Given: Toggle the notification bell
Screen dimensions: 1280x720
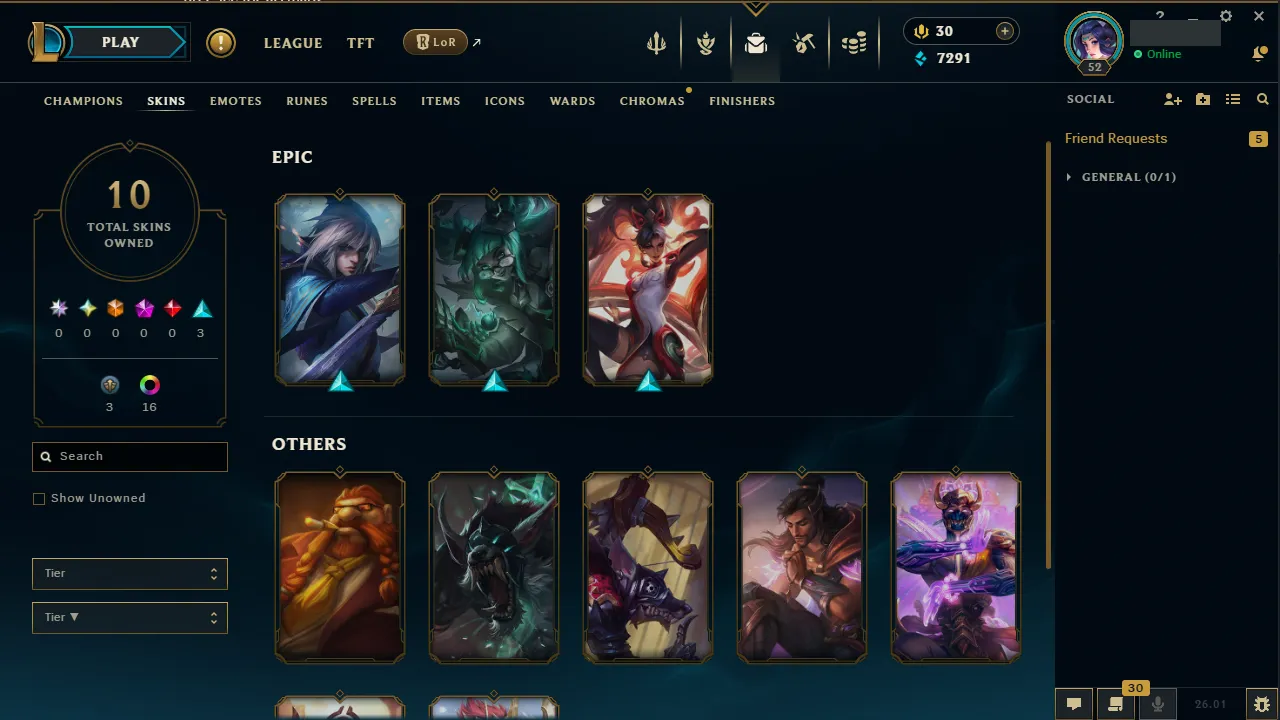Looking at the screenshot, I should coord(1260,53).
